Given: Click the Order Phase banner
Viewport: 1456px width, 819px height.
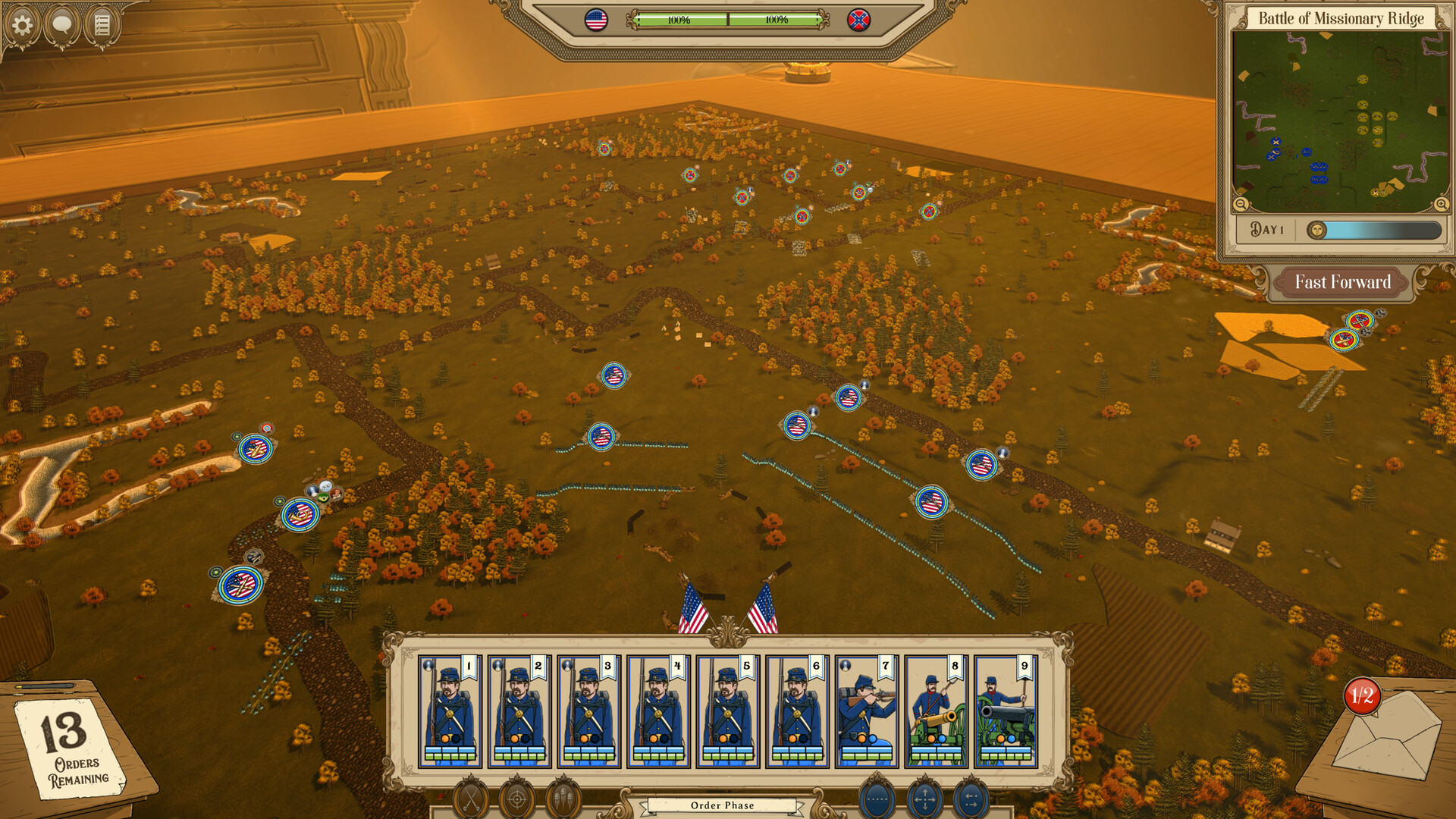Looking at the screenshot, I should click(722, 805).
